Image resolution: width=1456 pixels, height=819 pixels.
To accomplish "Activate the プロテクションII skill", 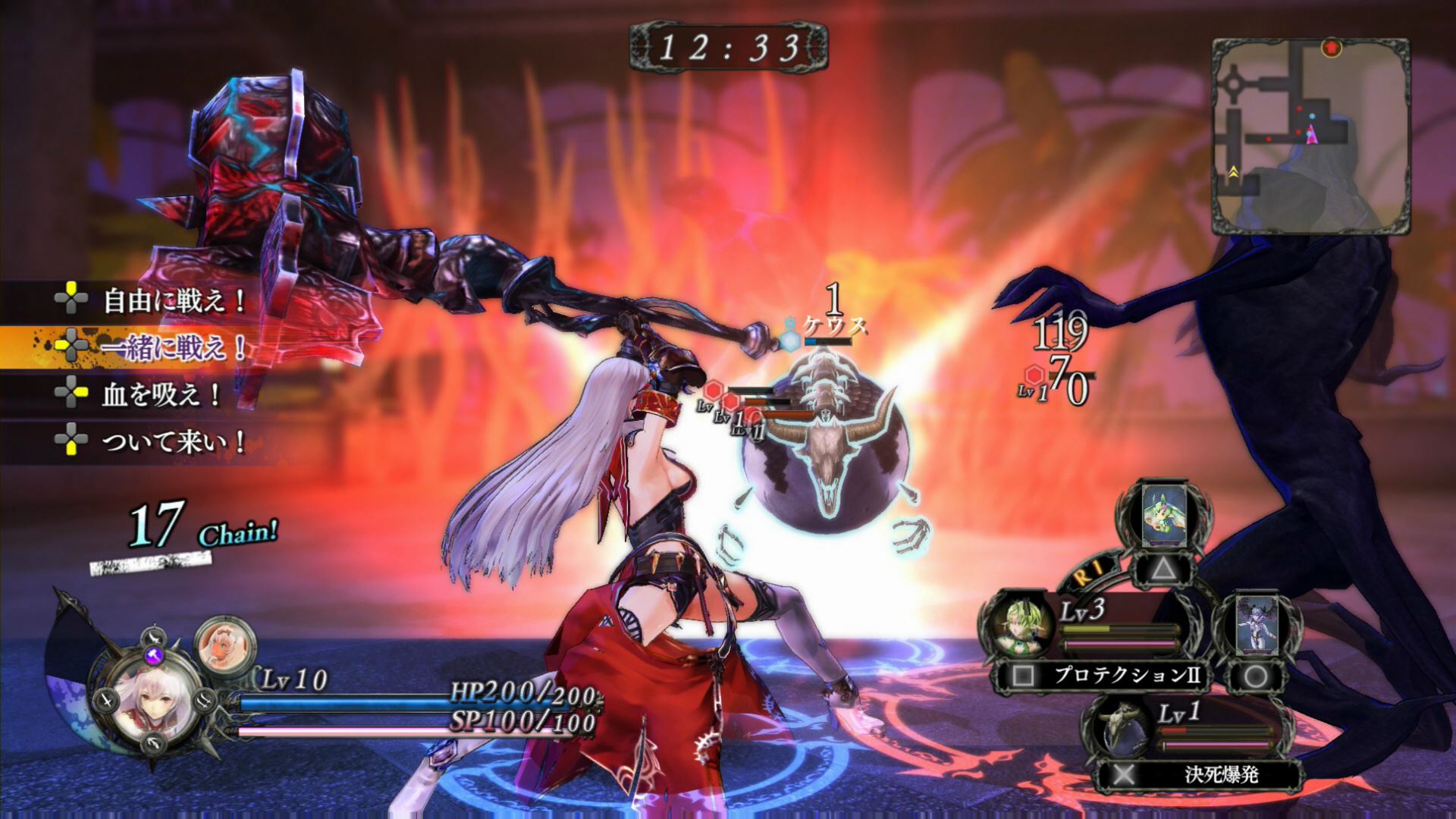I will [x=1127, y=675].
